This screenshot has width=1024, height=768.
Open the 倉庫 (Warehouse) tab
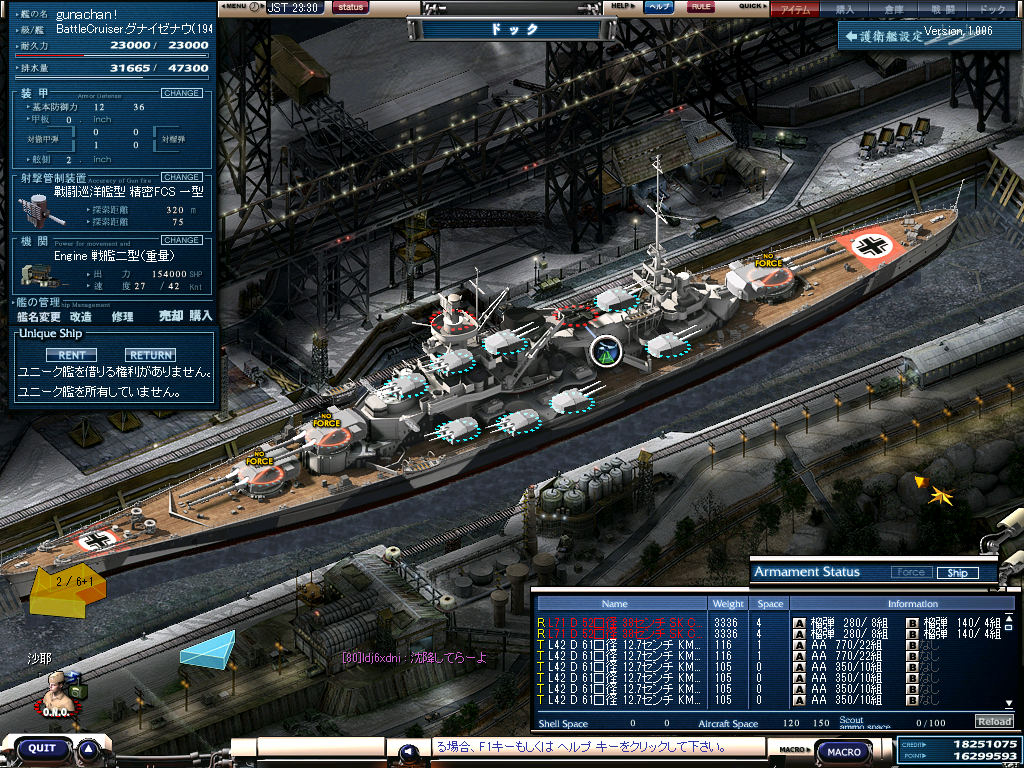click(894, 9)
